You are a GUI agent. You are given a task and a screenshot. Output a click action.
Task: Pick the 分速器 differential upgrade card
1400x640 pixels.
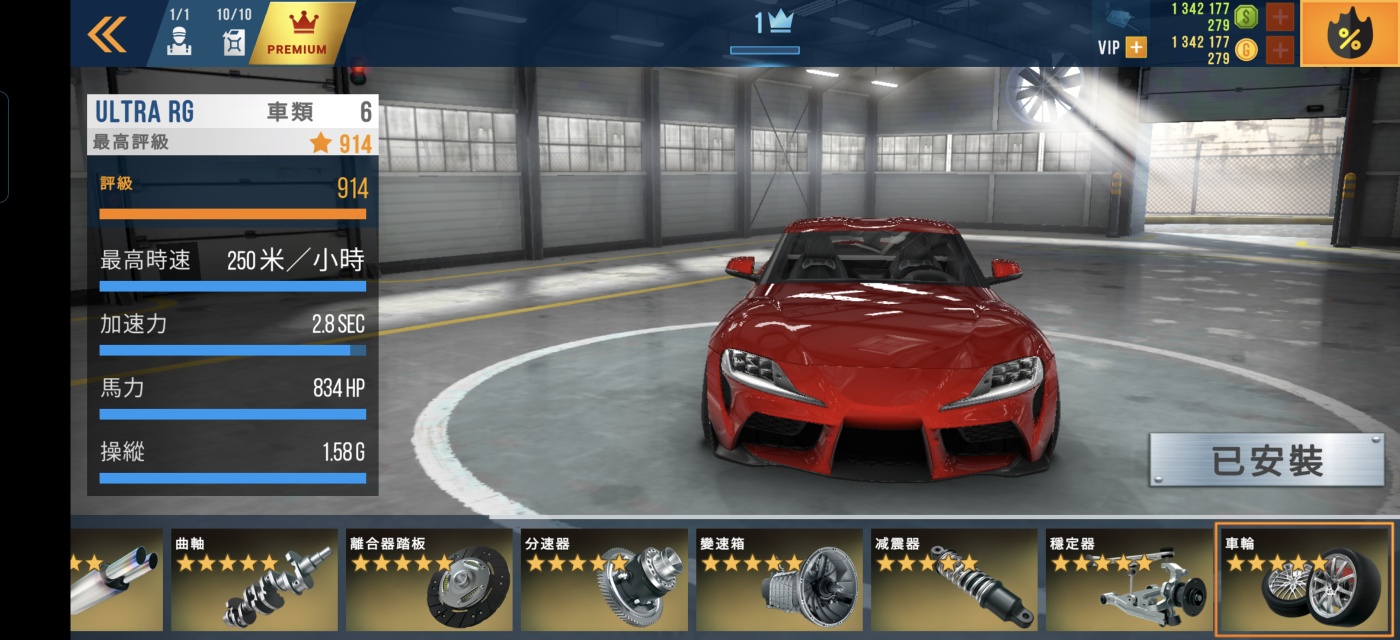click(x=604, y=580)
